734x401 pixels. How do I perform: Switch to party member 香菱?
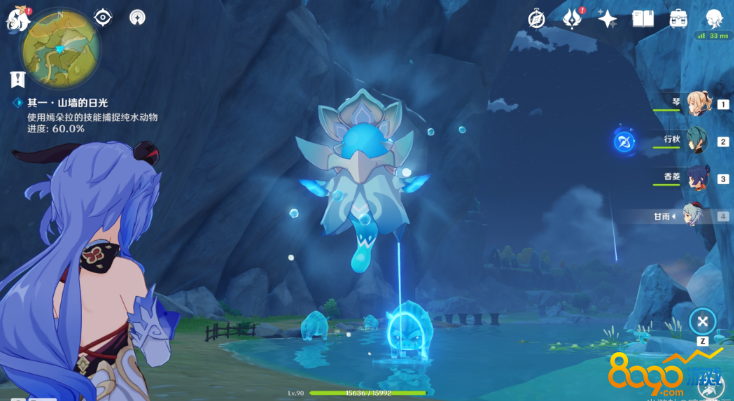click(697, 178)
